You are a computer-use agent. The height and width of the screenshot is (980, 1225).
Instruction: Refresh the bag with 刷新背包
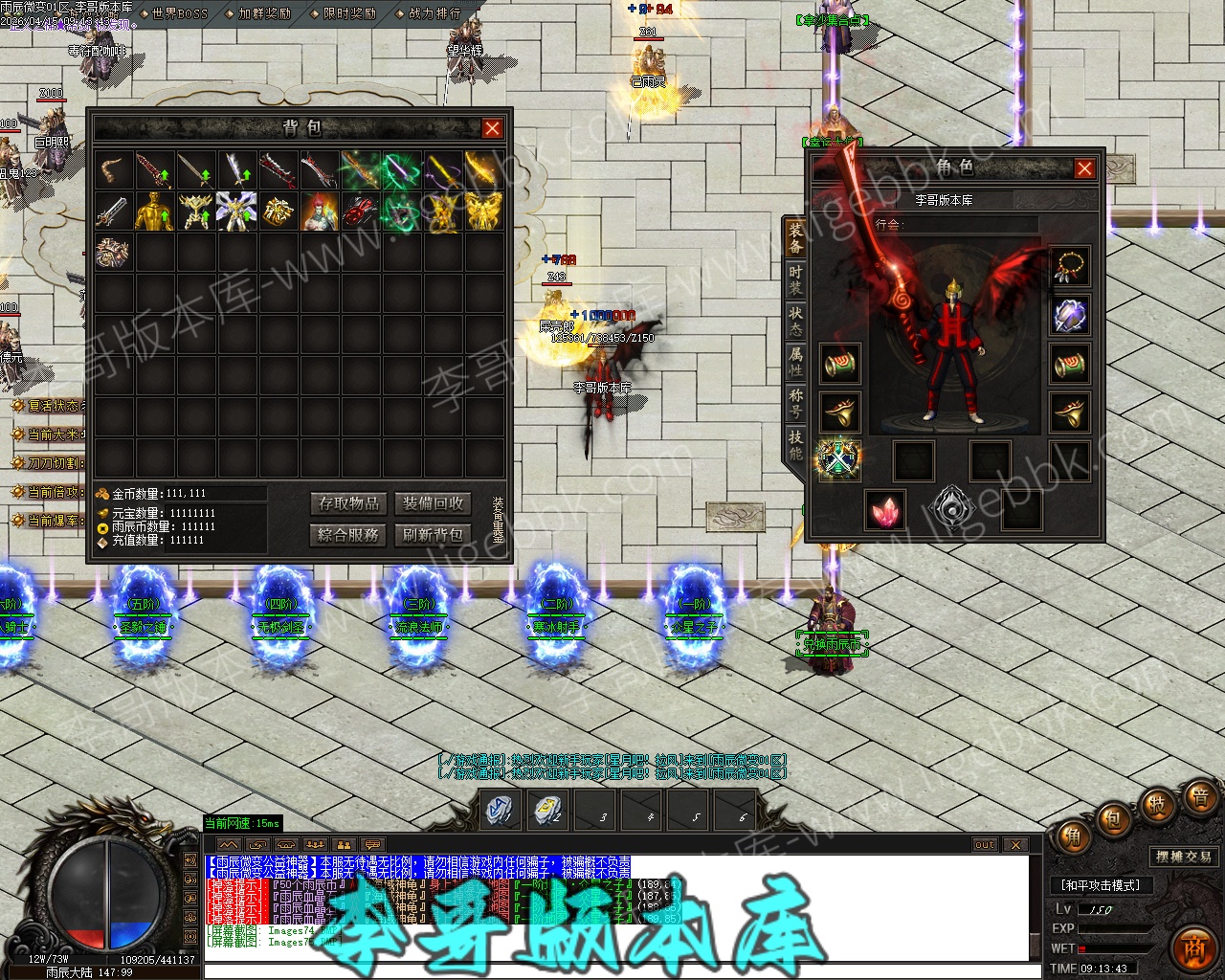pyautogui.click(x=433, y=534)
